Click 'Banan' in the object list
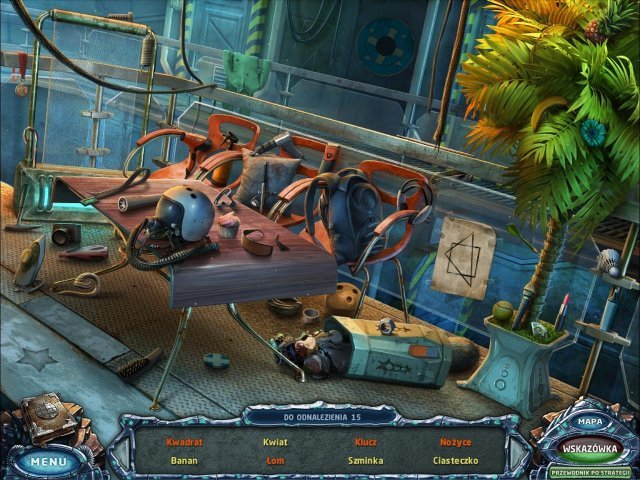 coord(185,461)
